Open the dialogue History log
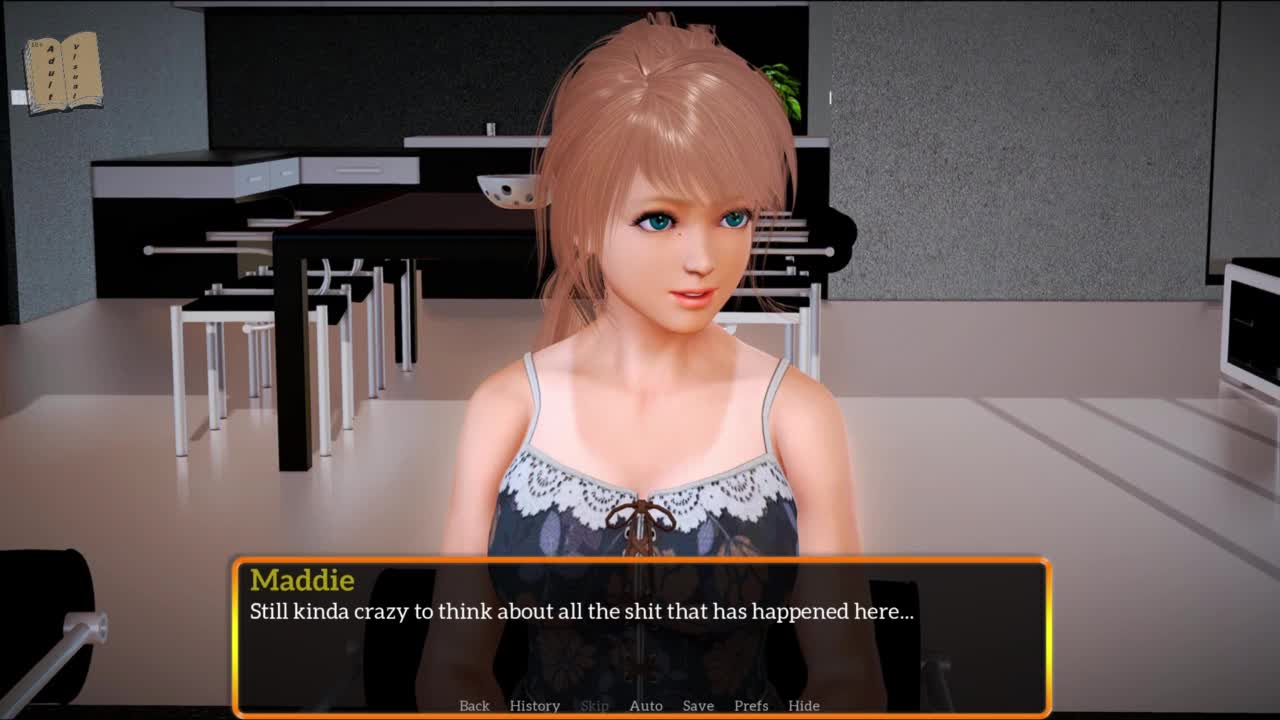 534,705
